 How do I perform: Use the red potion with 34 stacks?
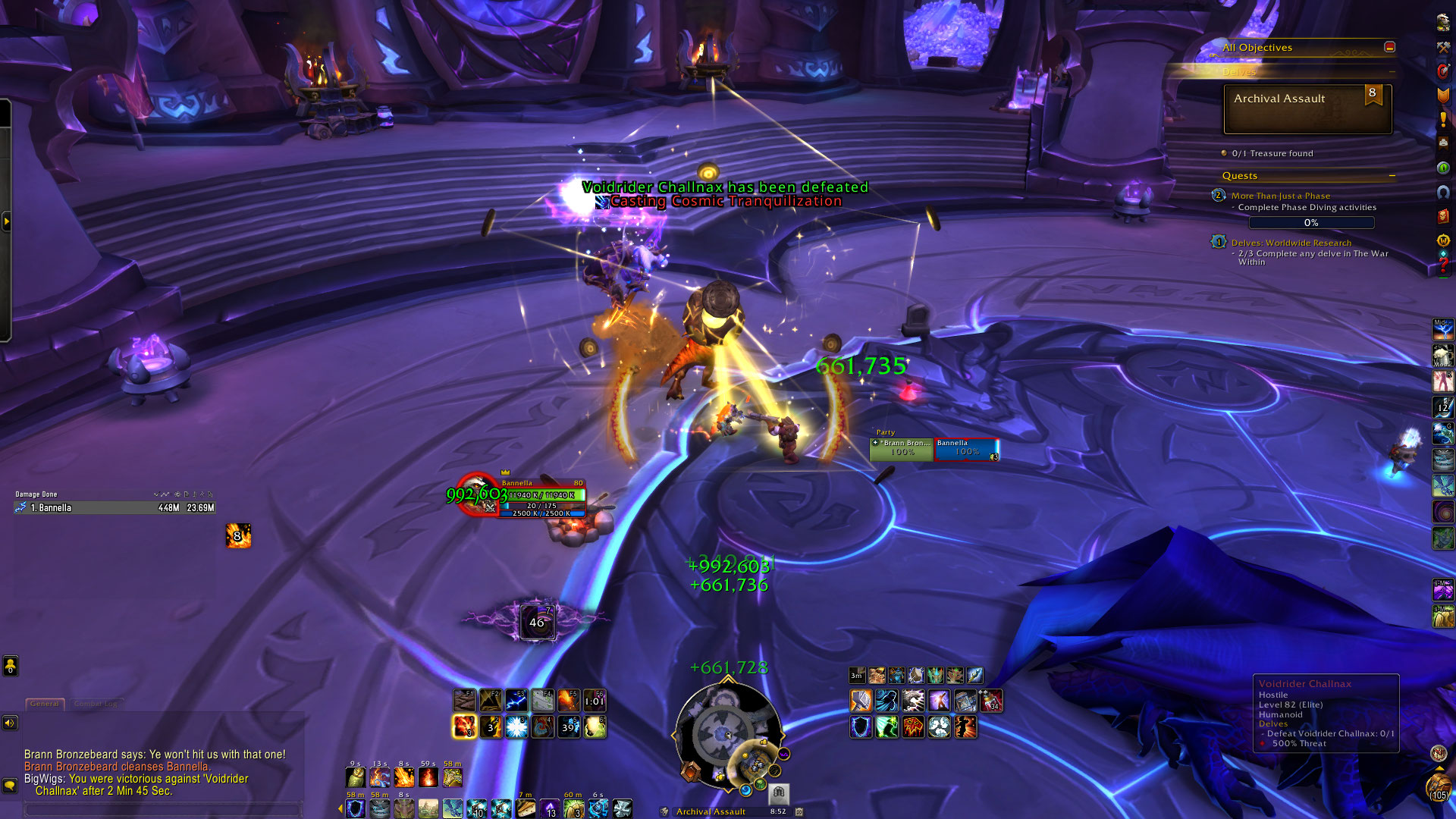[x=991, y=700]
